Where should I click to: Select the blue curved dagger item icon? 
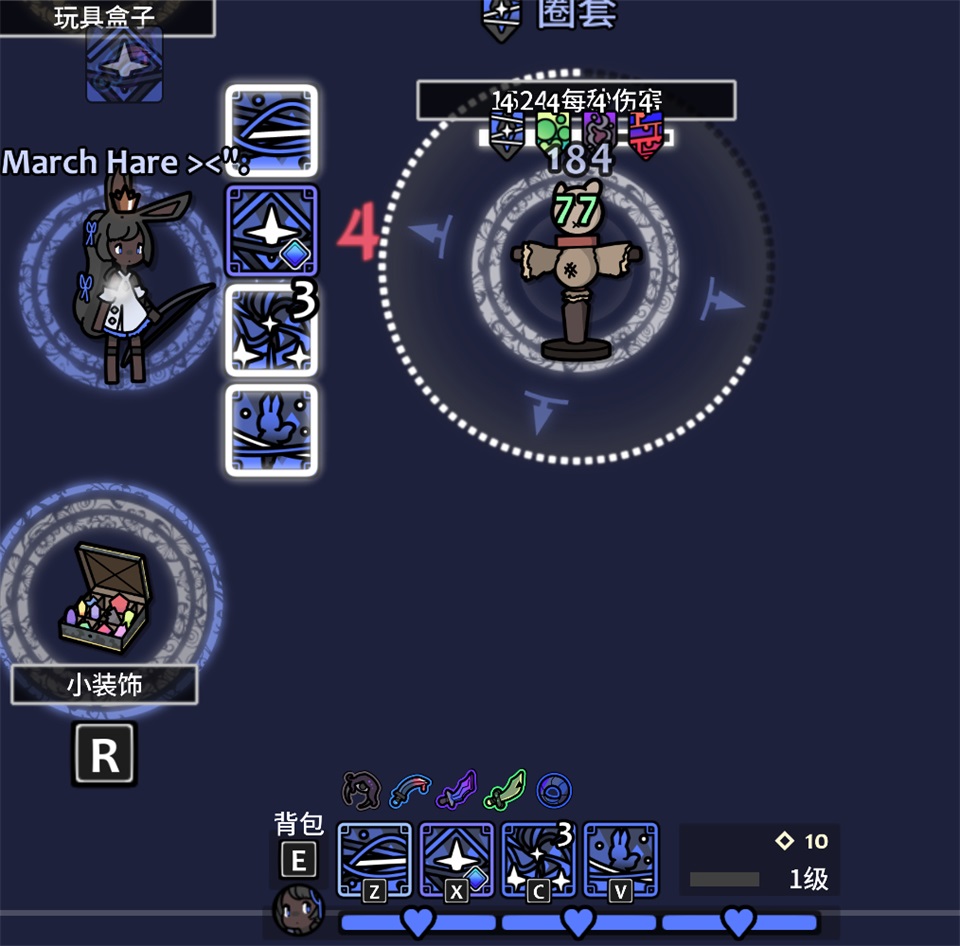[408, 790]
